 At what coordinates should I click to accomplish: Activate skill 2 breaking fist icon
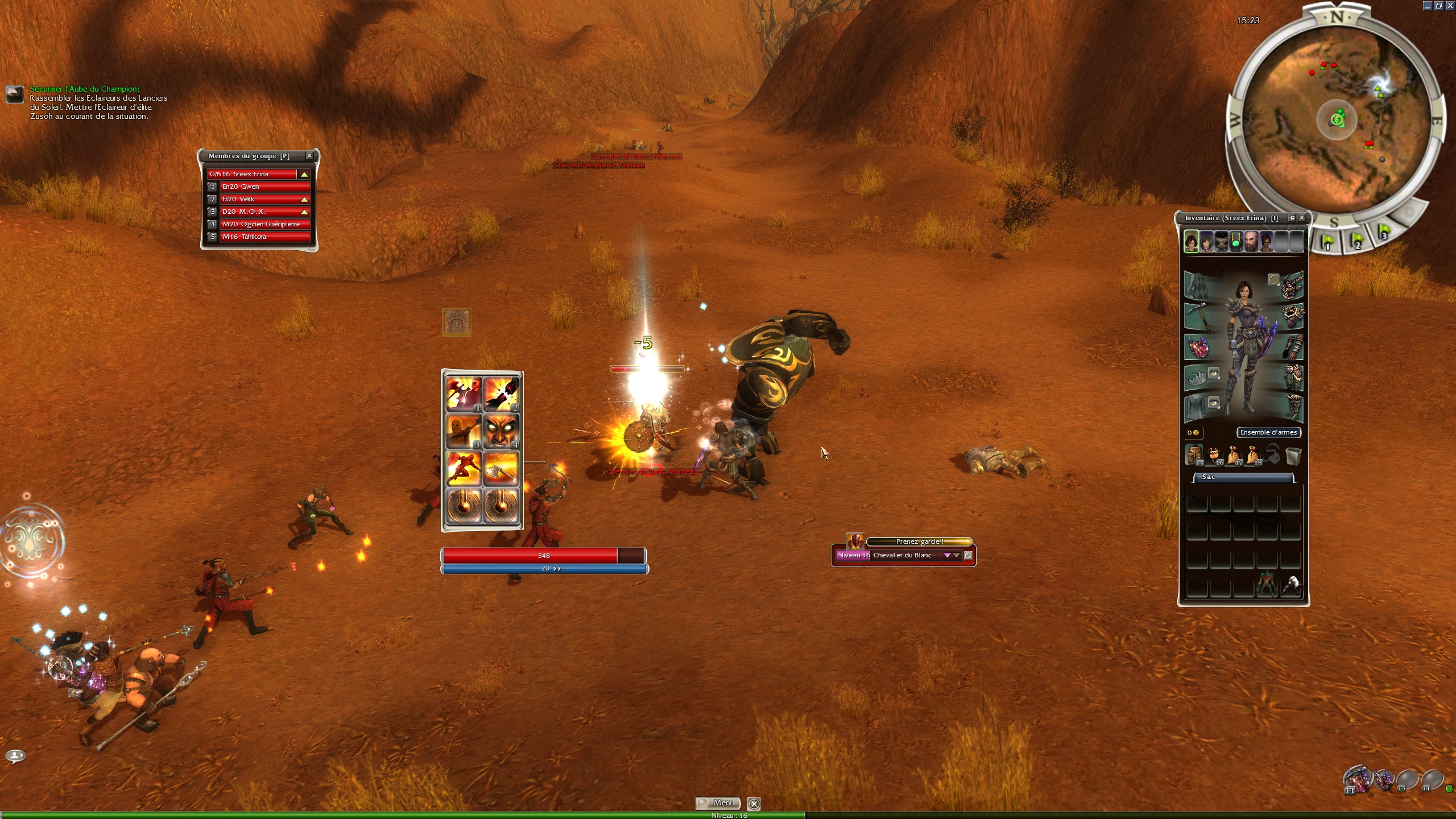tap(501, 394)
